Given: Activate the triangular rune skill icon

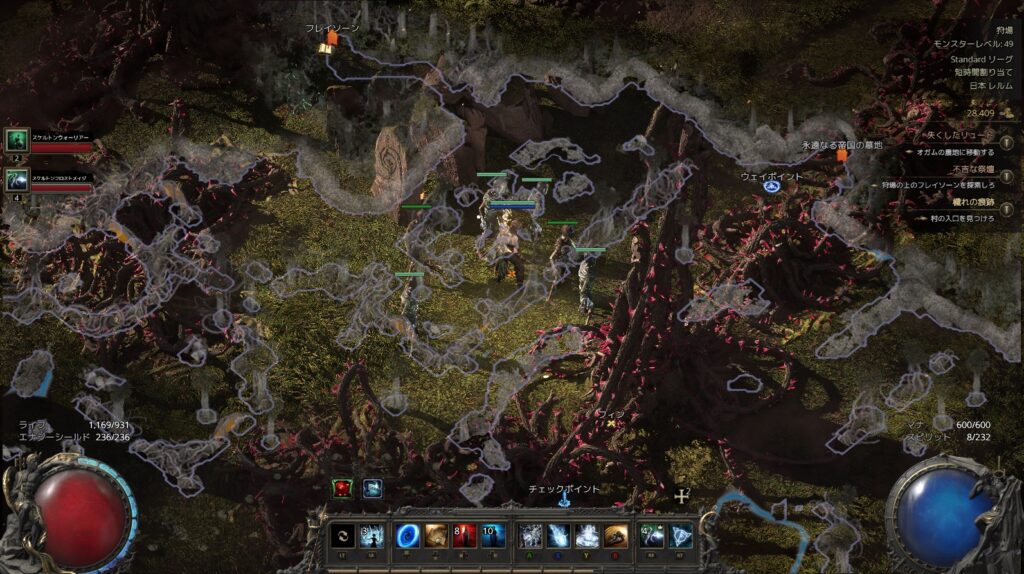Looking at the screenshot, I should (681, 535).
